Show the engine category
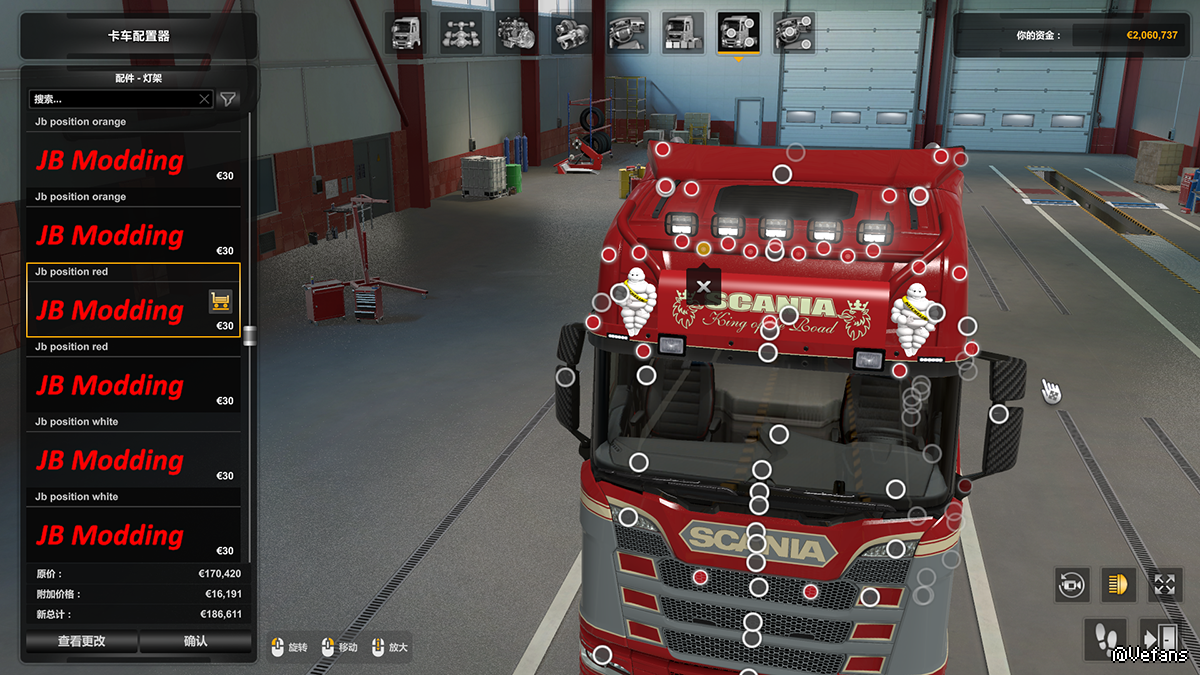Image resolution: width=1200 pixels, height=675 pixels. tap(517, 33)
